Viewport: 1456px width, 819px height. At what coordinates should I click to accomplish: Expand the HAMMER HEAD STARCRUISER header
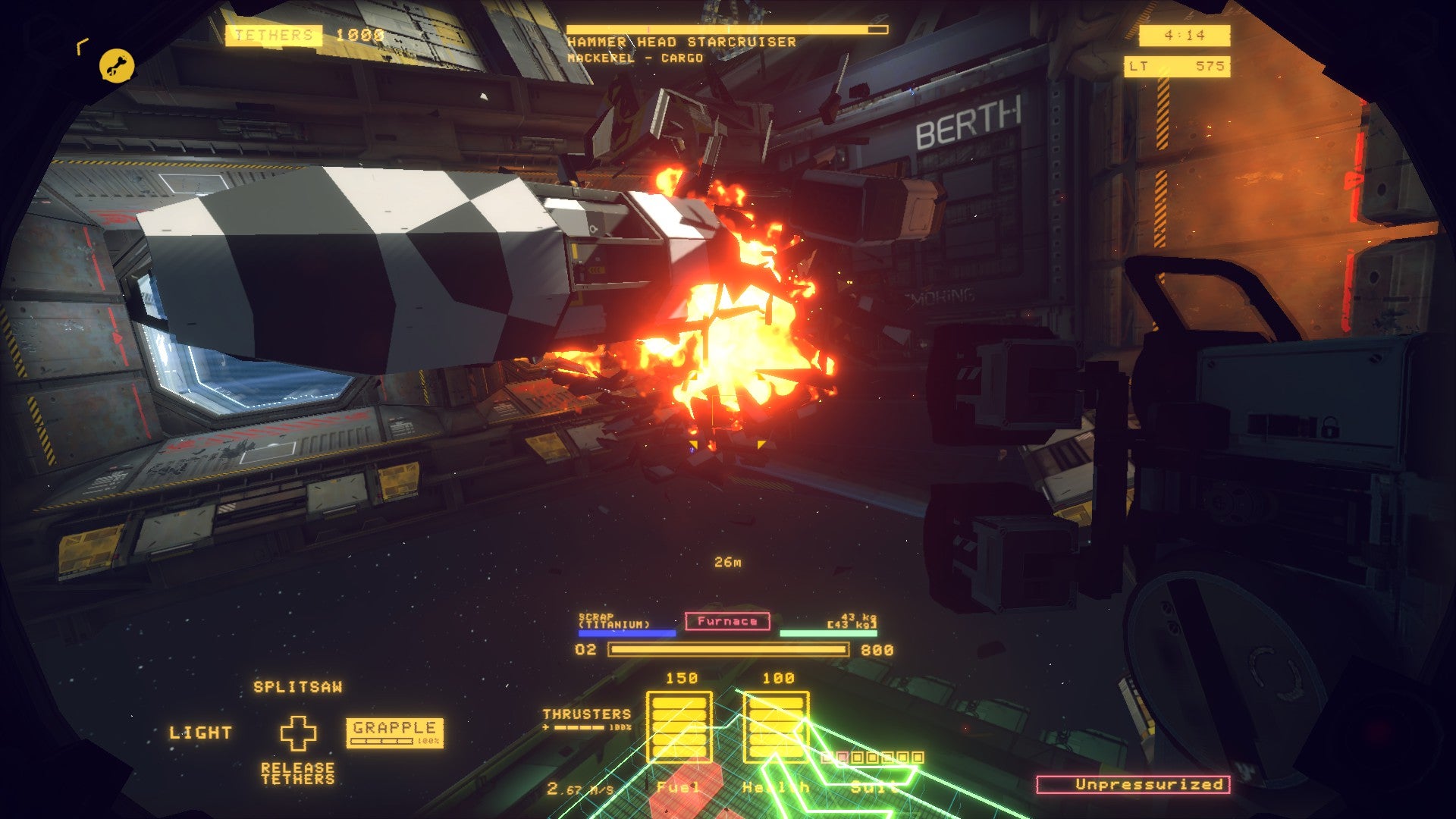click(x=682, y=42)
